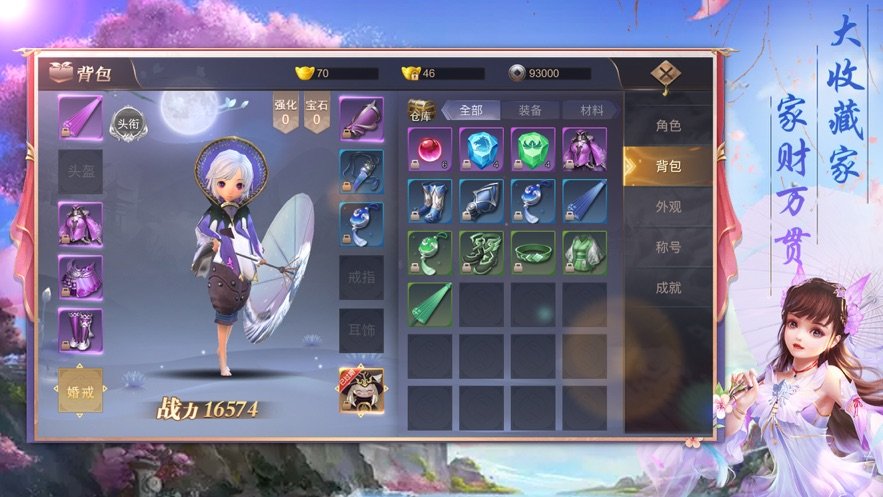The width and height of the screenshot is (883, 497).
Task: Select the red gem inventory slot
Action: click(429, 148)
